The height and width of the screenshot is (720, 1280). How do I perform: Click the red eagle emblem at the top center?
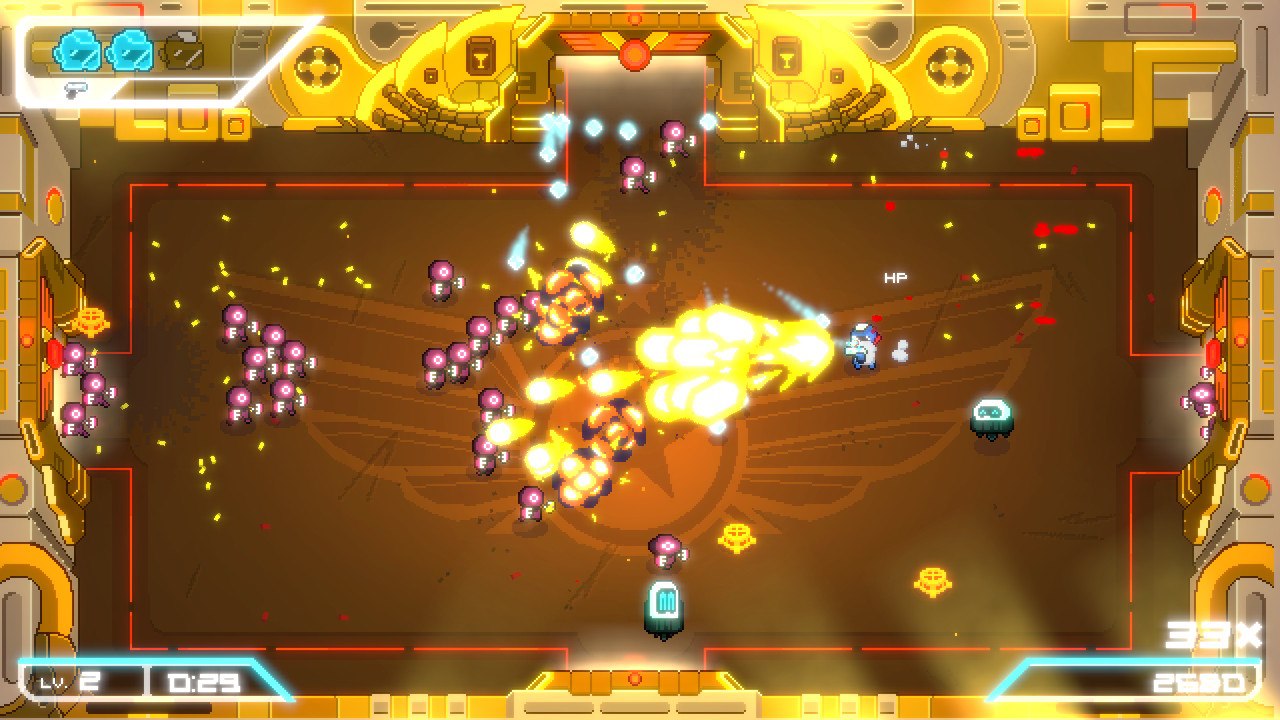pyautogui.click(x=632, y=50)
